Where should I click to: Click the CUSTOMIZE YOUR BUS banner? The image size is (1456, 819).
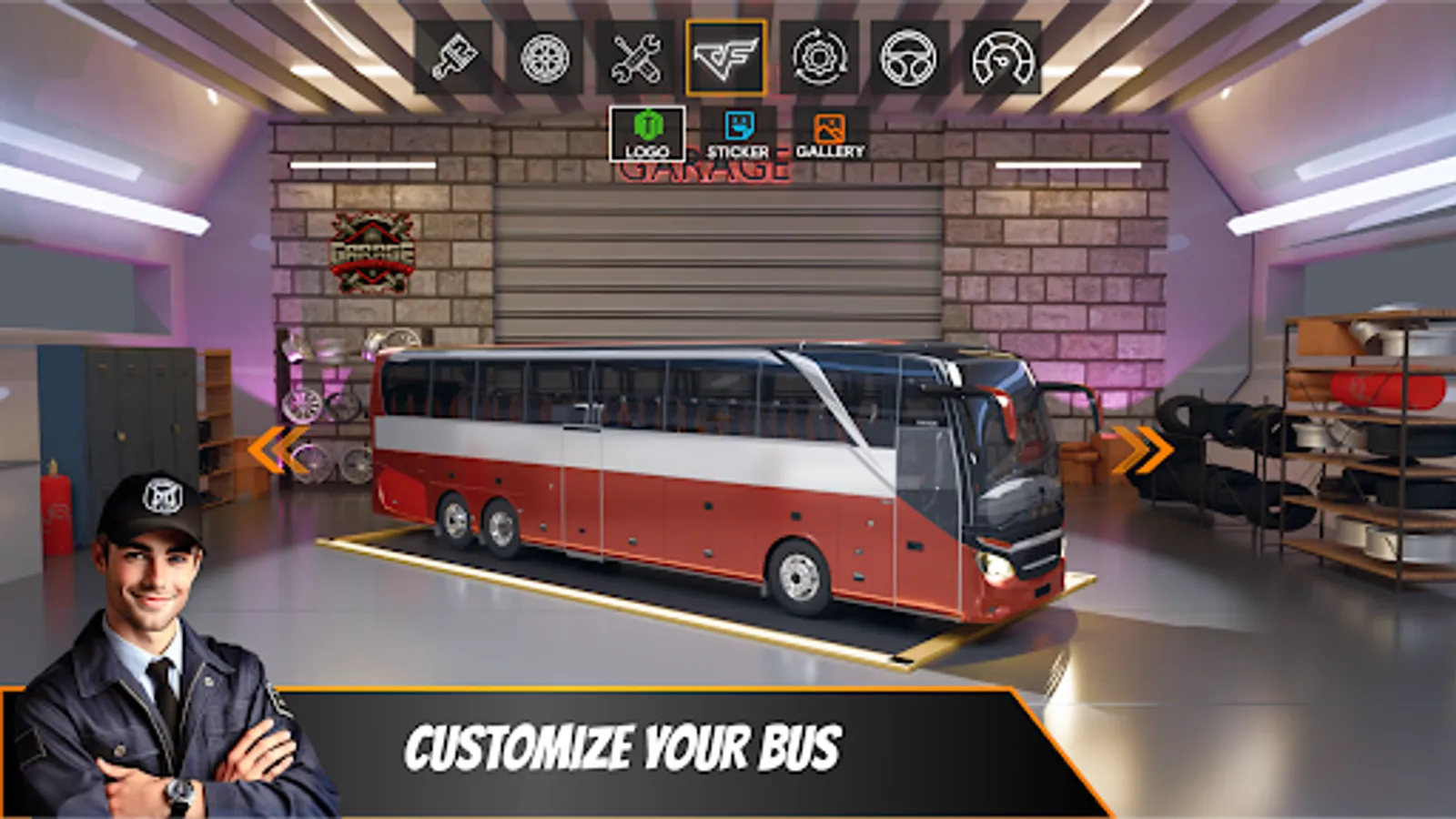pyautogui.click(x=628, y=746)
